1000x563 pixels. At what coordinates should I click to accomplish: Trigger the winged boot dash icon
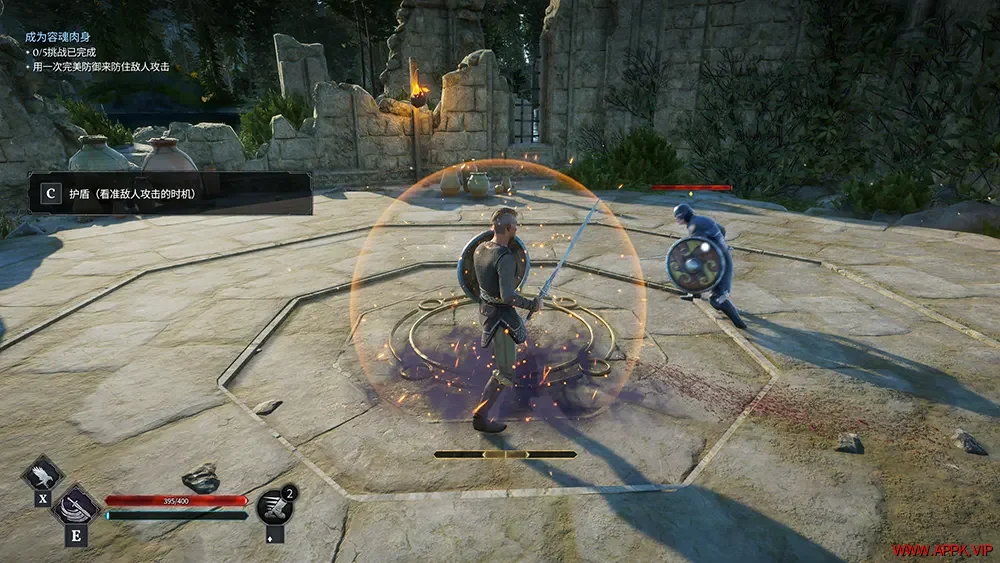273,507
